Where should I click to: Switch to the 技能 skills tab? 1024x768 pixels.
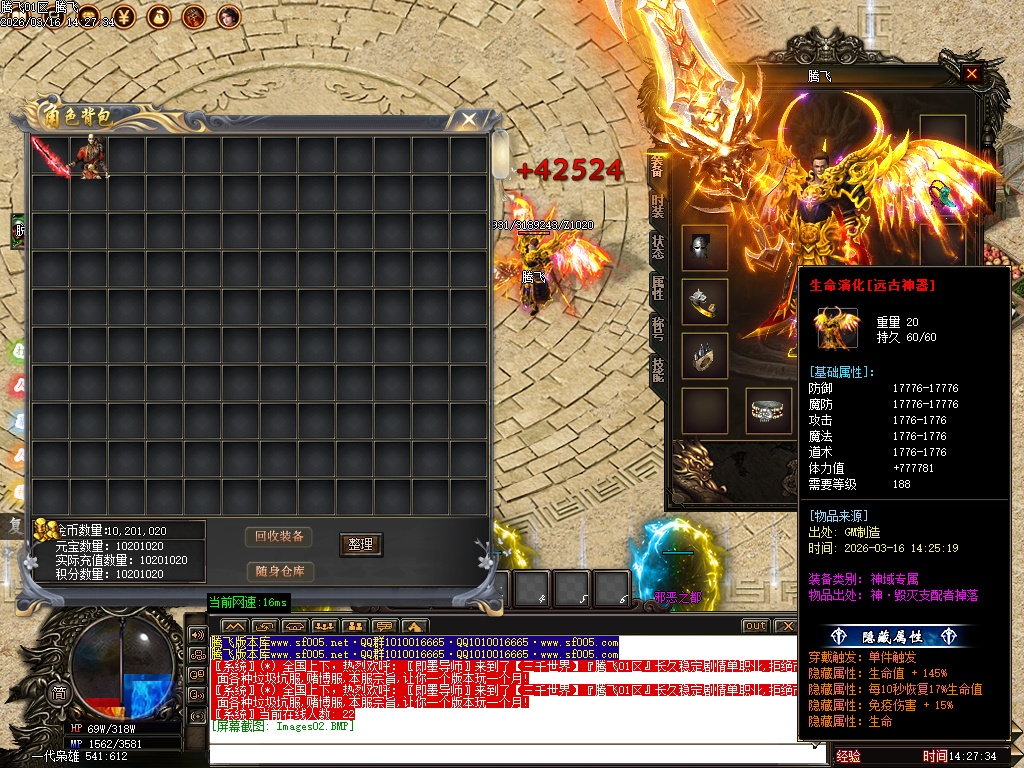pyautogui.click(x=657, y=369)
